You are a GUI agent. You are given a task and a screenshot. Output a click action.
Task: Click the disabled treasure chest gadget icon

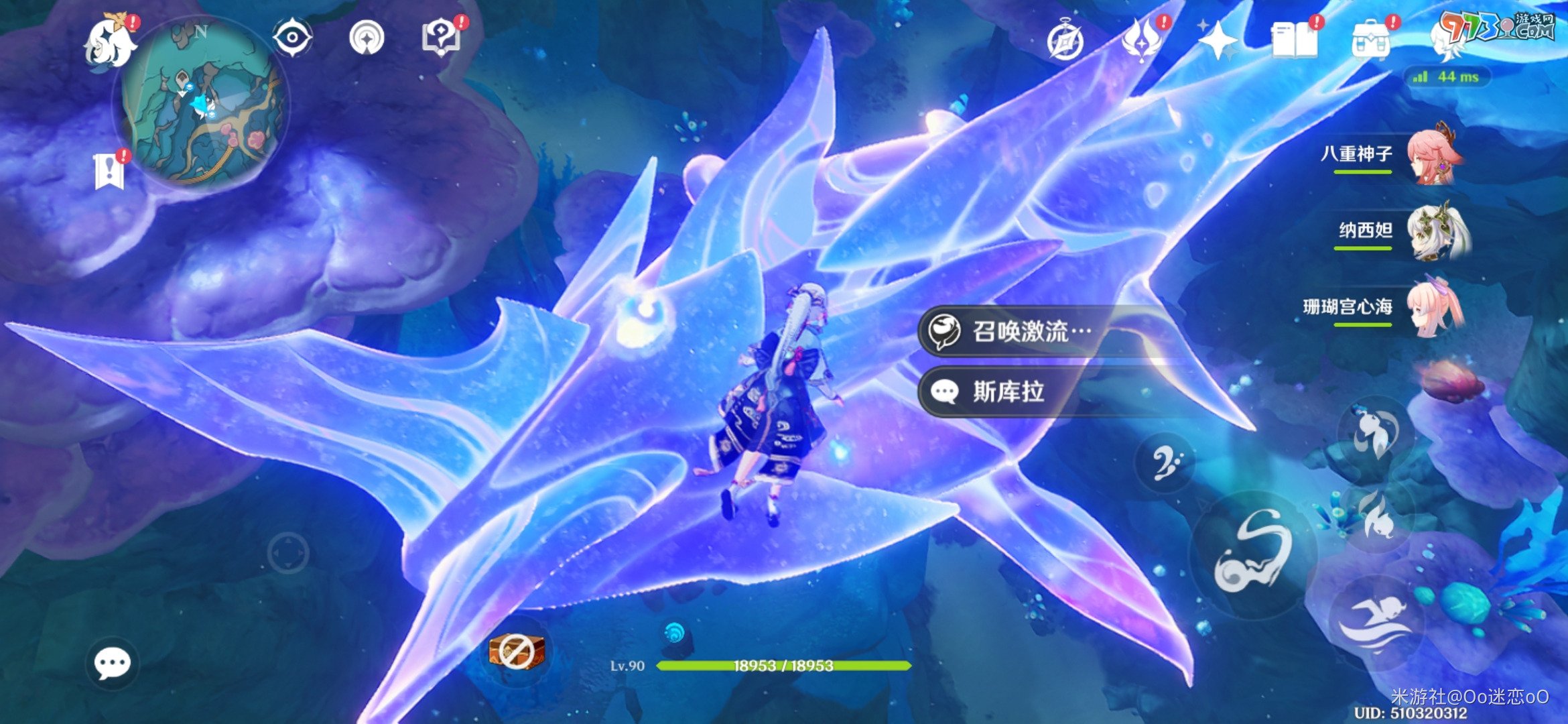tap(516, 652)
